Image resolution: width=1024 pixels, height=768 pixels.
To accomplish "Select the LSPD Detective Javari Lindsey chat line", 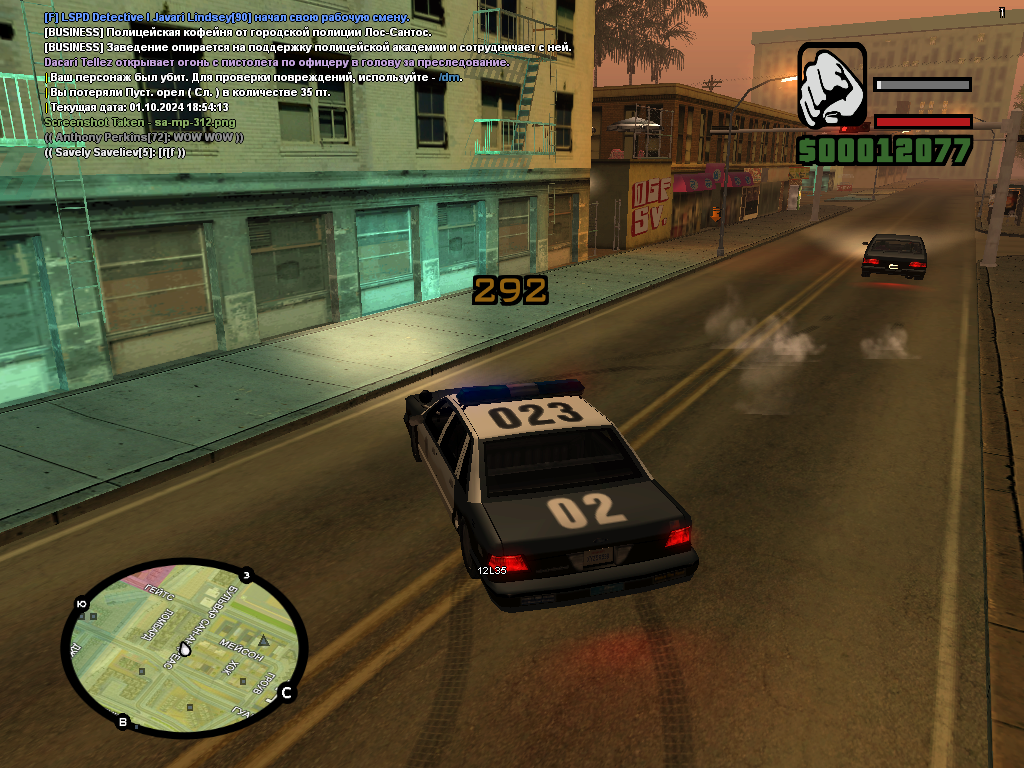I will point(226,18).
